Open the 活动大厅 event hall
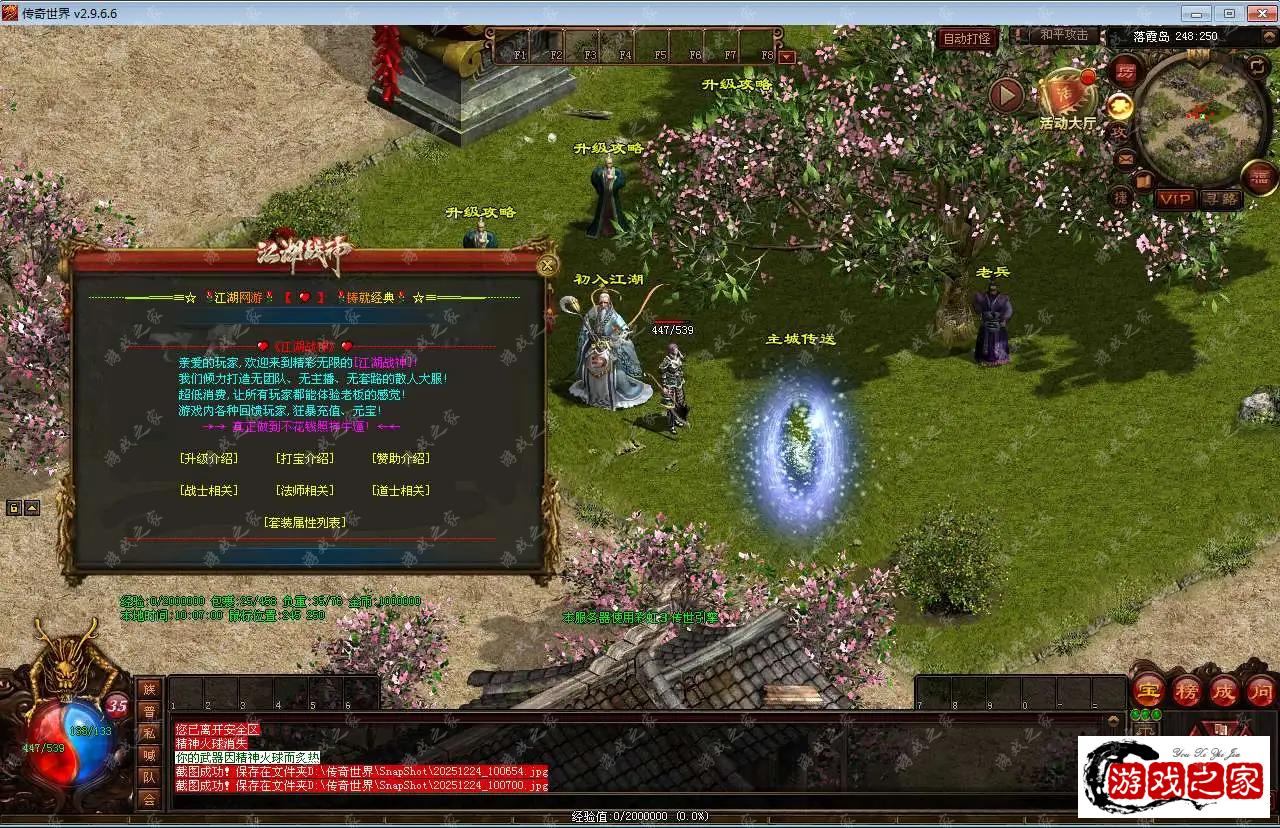Screen dimensions: 1280x828 1067,99
